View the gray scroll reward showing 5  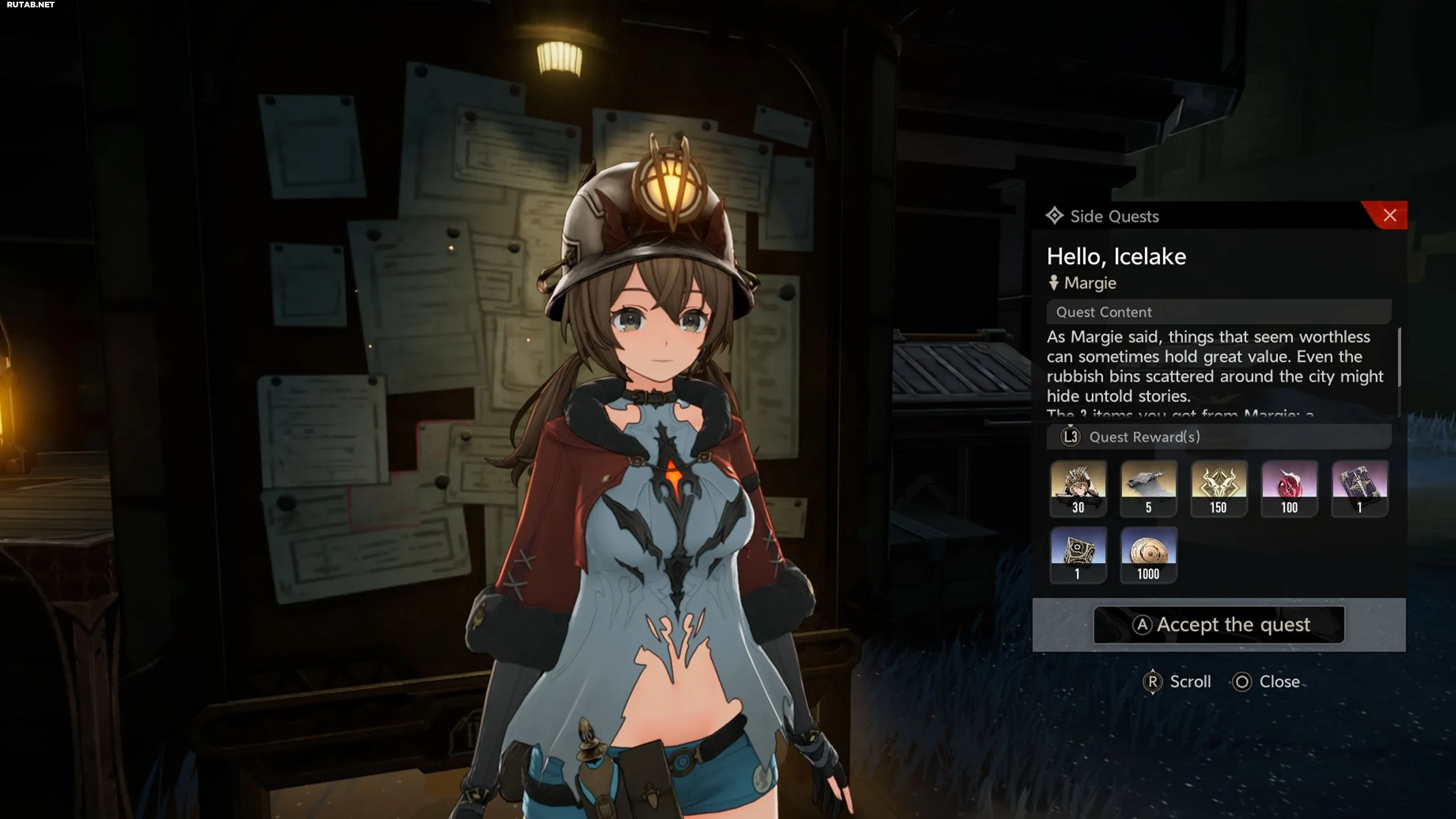1148,488
